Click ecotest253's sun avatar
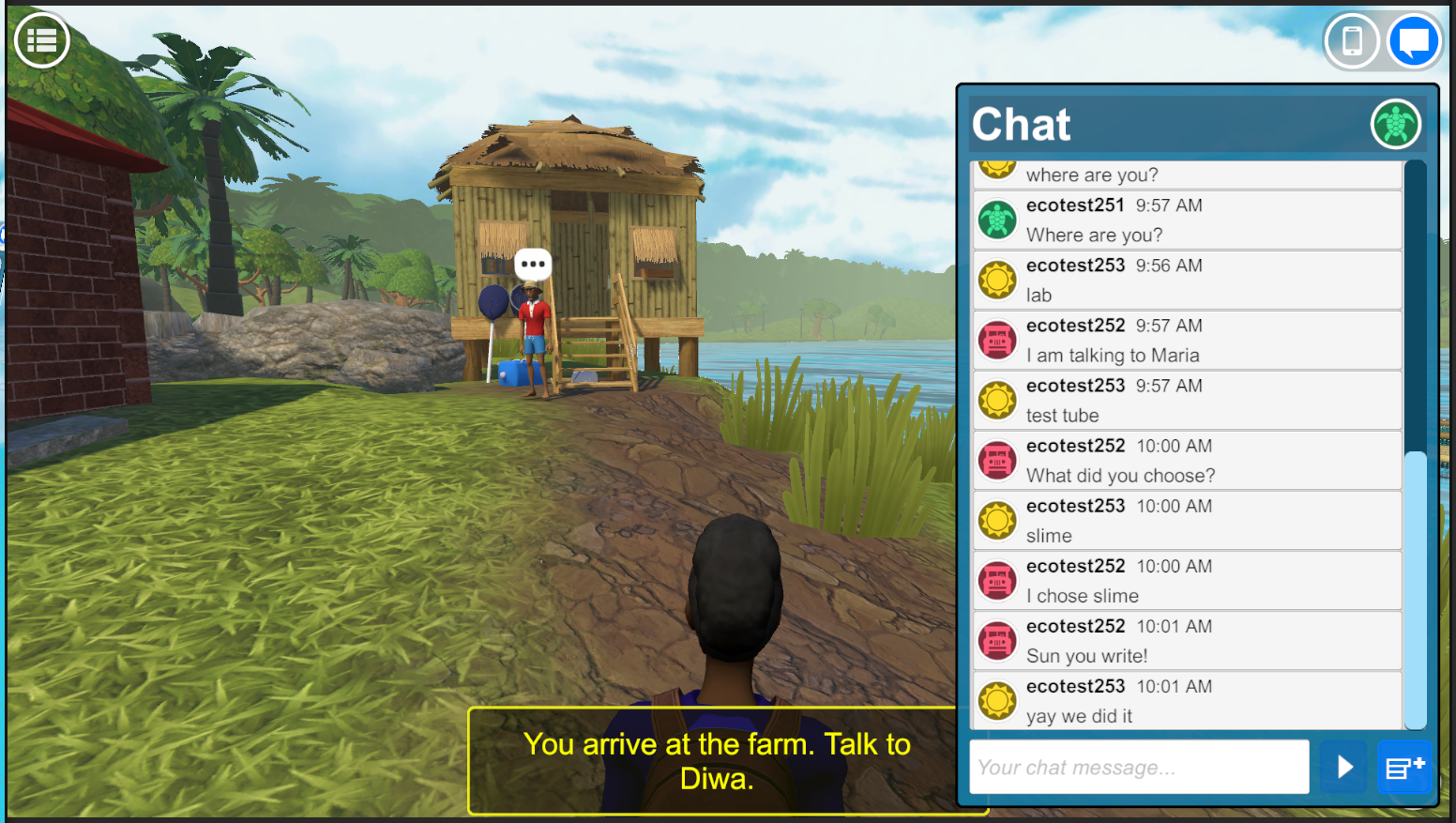Viewport: 1456px width, 823px height. (997, 280)
